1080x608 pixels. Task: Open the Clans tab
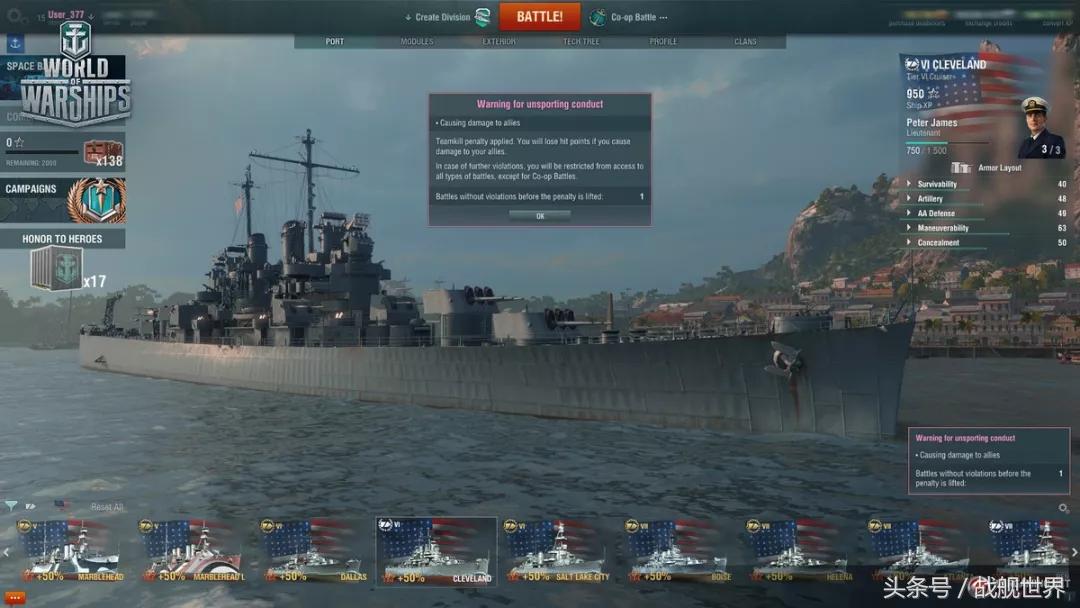tap(745, 42)
